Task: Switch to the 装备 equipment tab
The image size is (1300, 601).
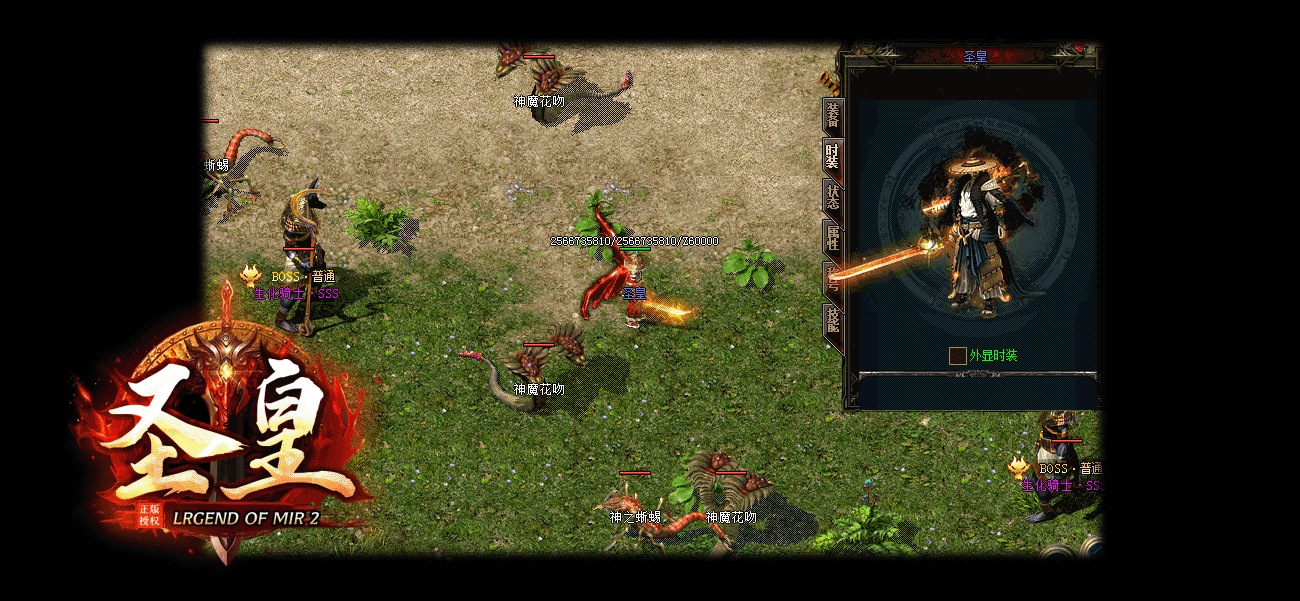Action: pos(832,117)
